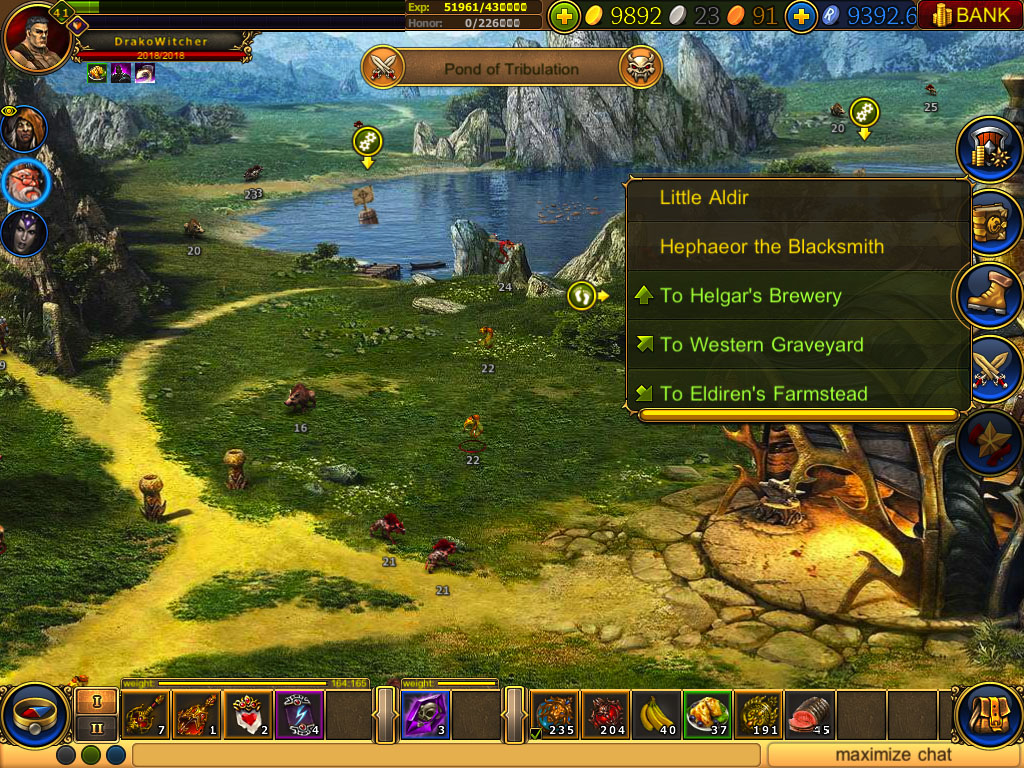Open the backpack inventory button
The image size is (1024, 768).
pos(988,714)
